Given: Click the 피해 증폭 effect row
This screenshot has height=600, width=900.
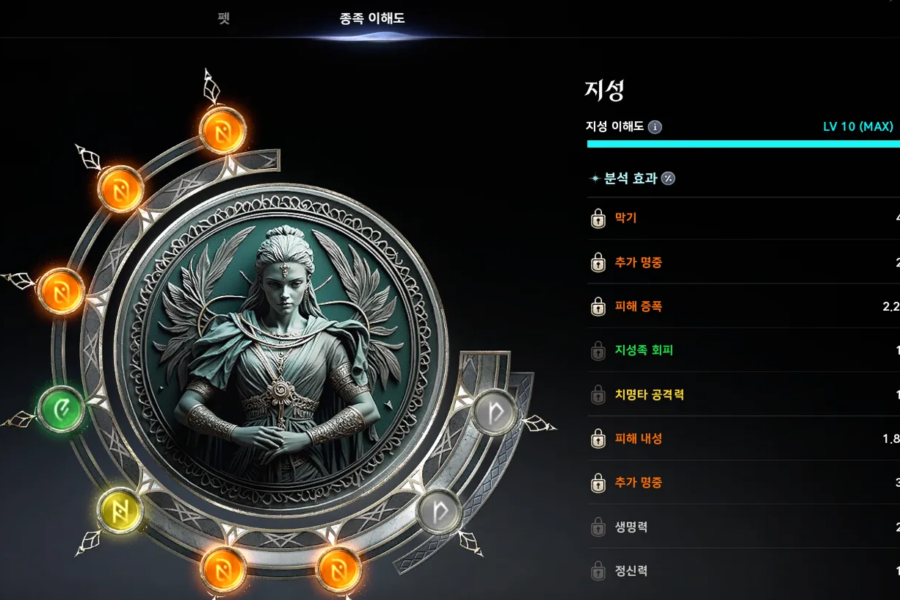Looking at the screenshot, I should 740,306.
